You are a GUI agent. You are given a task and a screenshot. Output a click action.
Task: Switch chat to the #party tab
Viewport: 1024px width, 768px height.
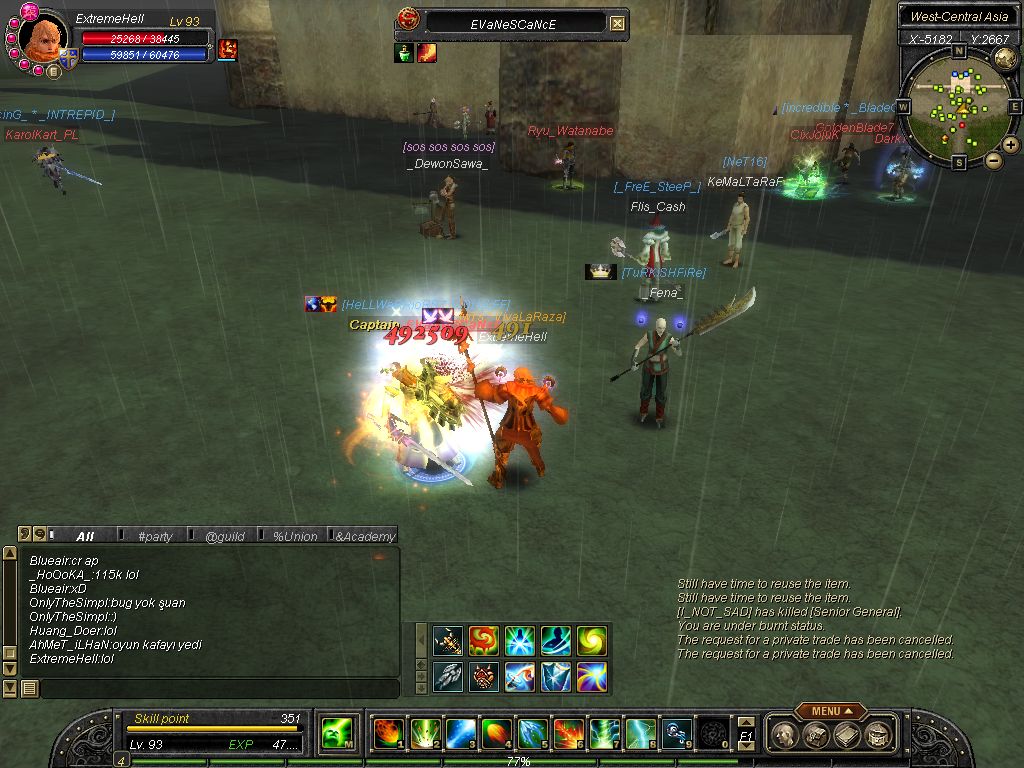pos(155,536)
